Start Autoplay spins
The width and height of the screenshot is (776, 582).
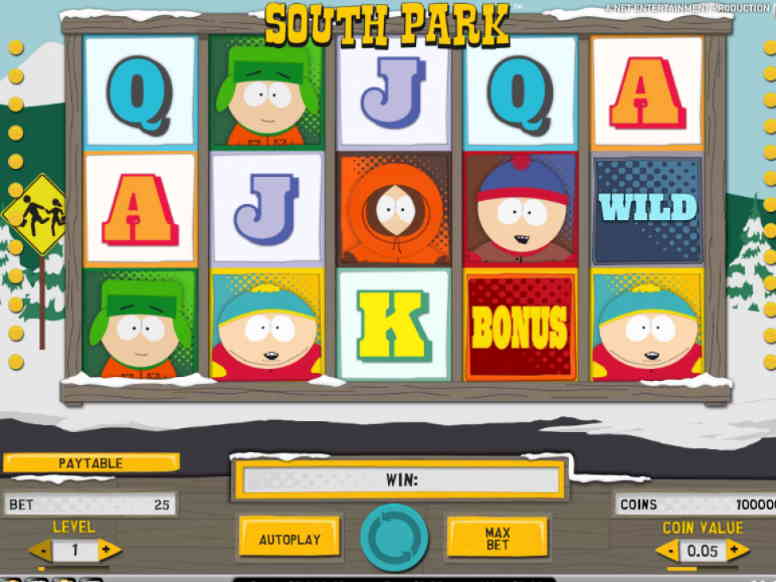[x=289, y=539]
